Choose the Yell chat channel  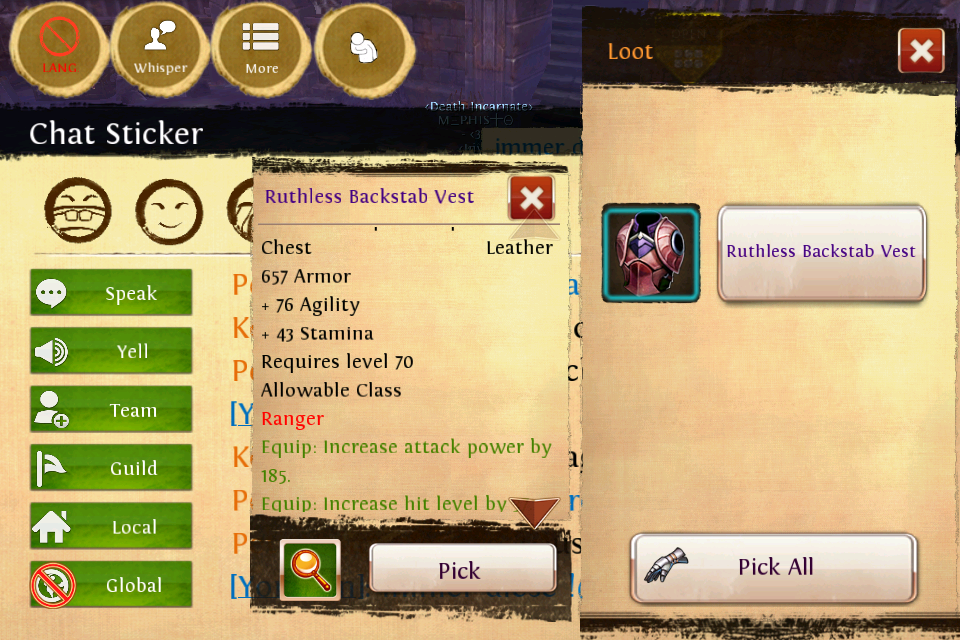pos(111,351)
